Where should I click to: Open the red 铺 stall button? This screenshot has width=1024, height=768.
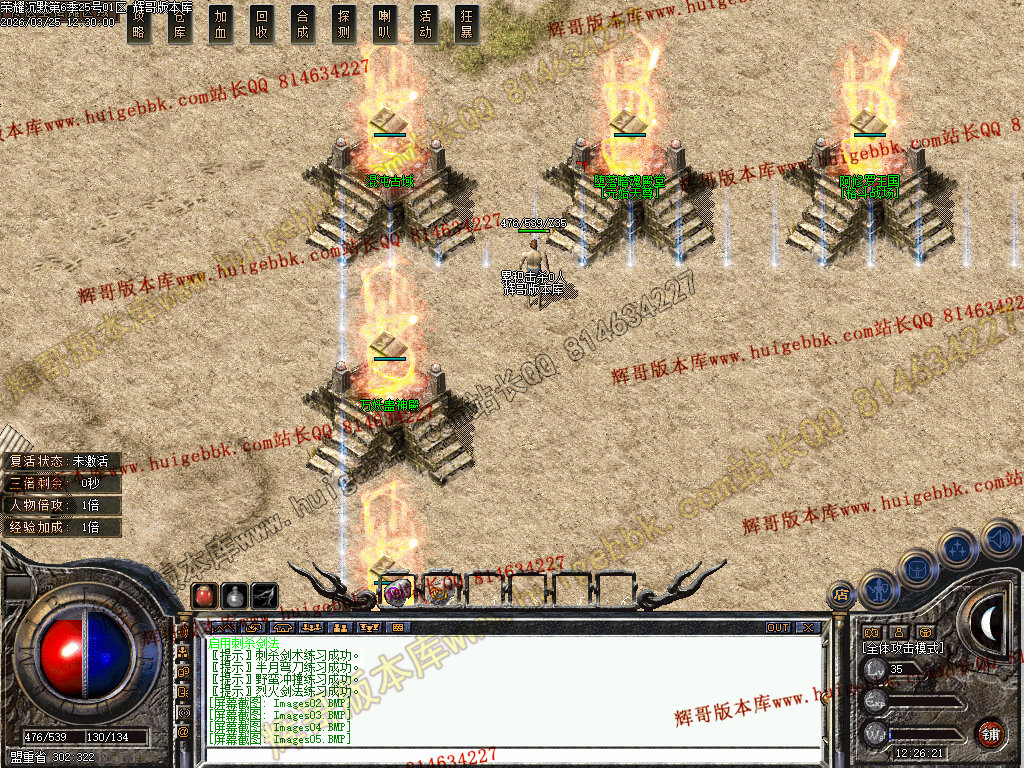coord(990,732)
